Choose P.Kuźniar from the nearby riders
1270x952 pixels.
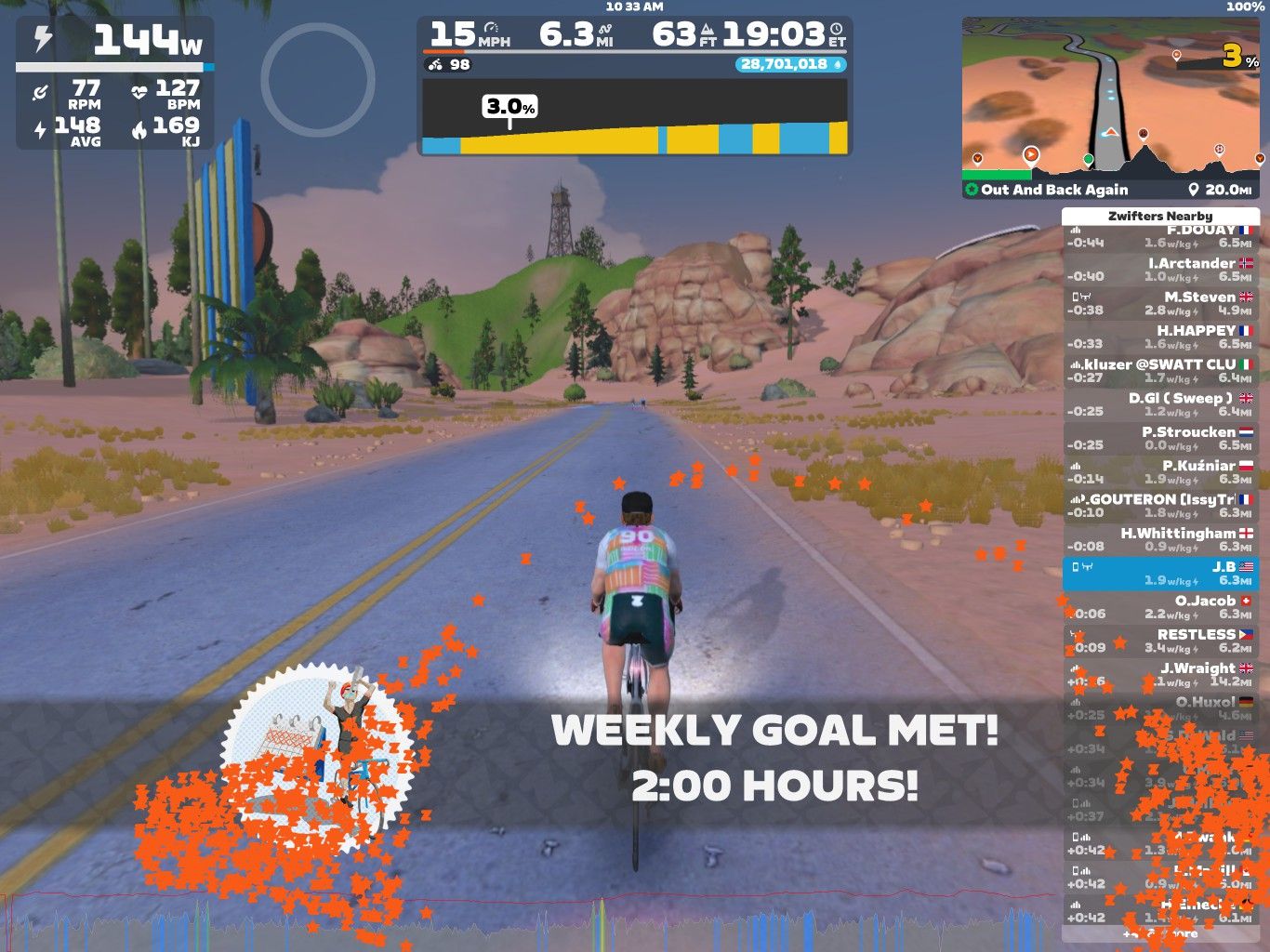point(1160,471)
